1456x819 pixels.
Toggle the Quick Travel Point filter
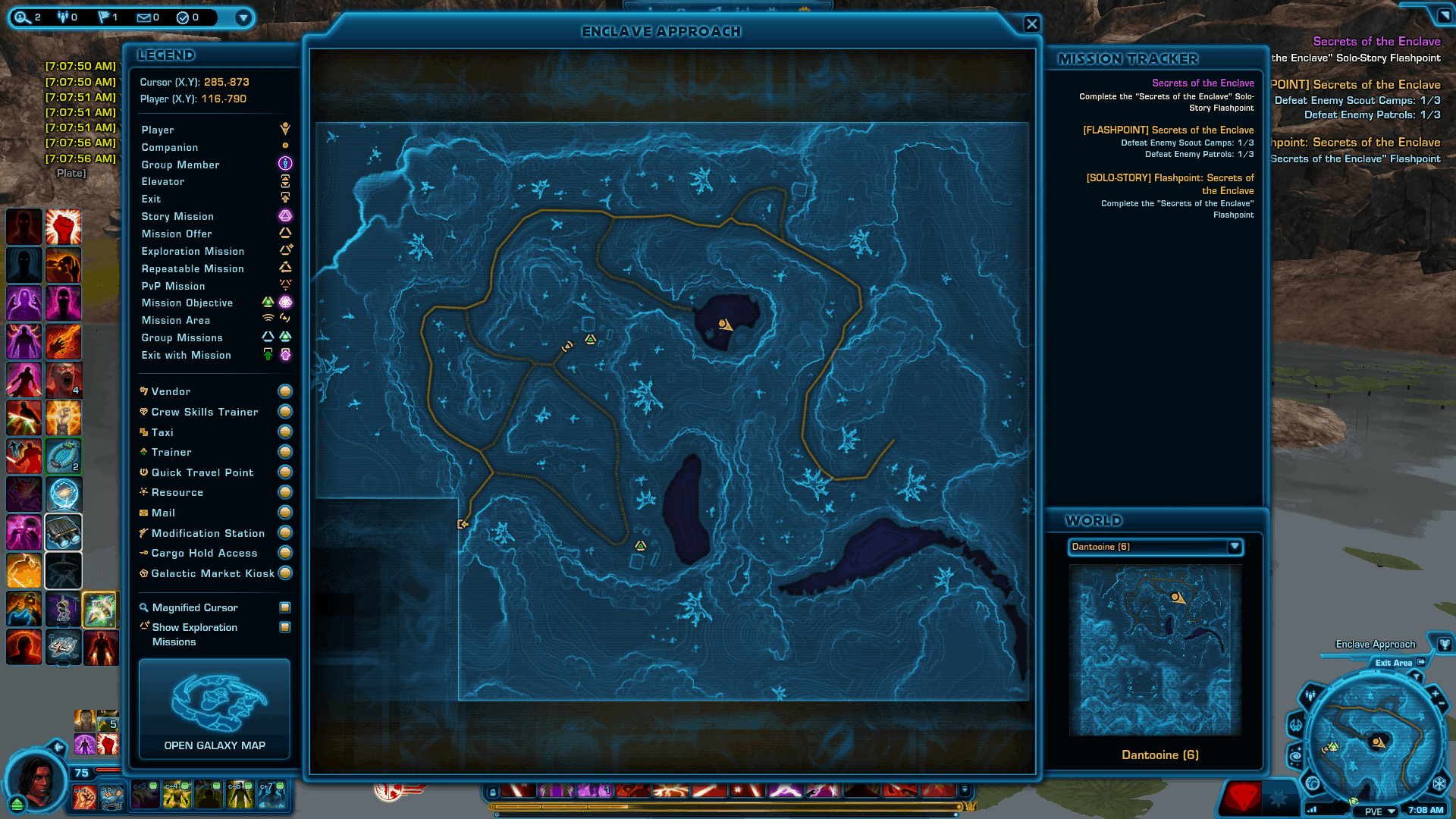[x=285, y=472]
